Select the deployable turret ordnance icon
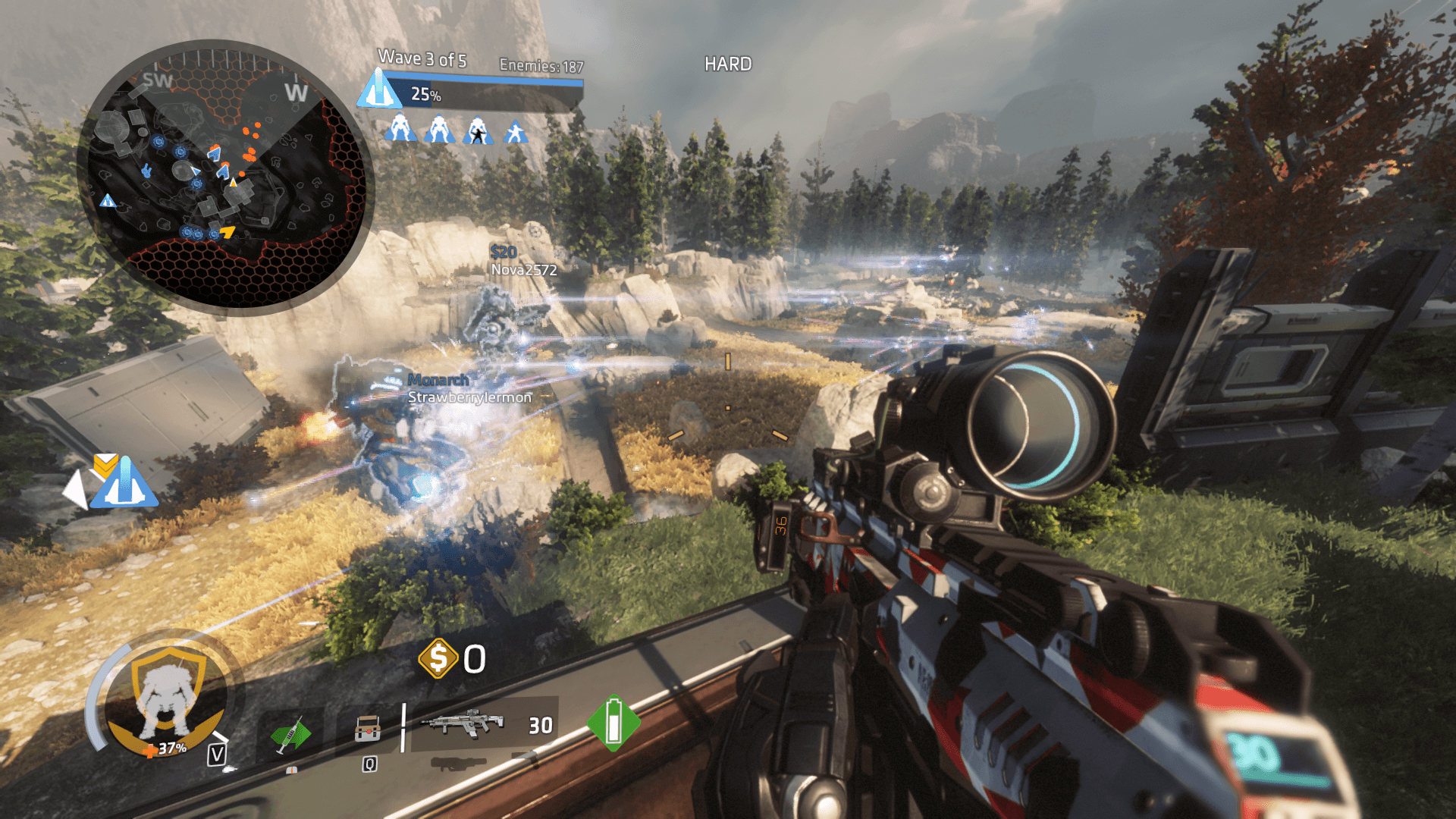The height and width of the screenshot is (819, 1456). pos(368,729)
